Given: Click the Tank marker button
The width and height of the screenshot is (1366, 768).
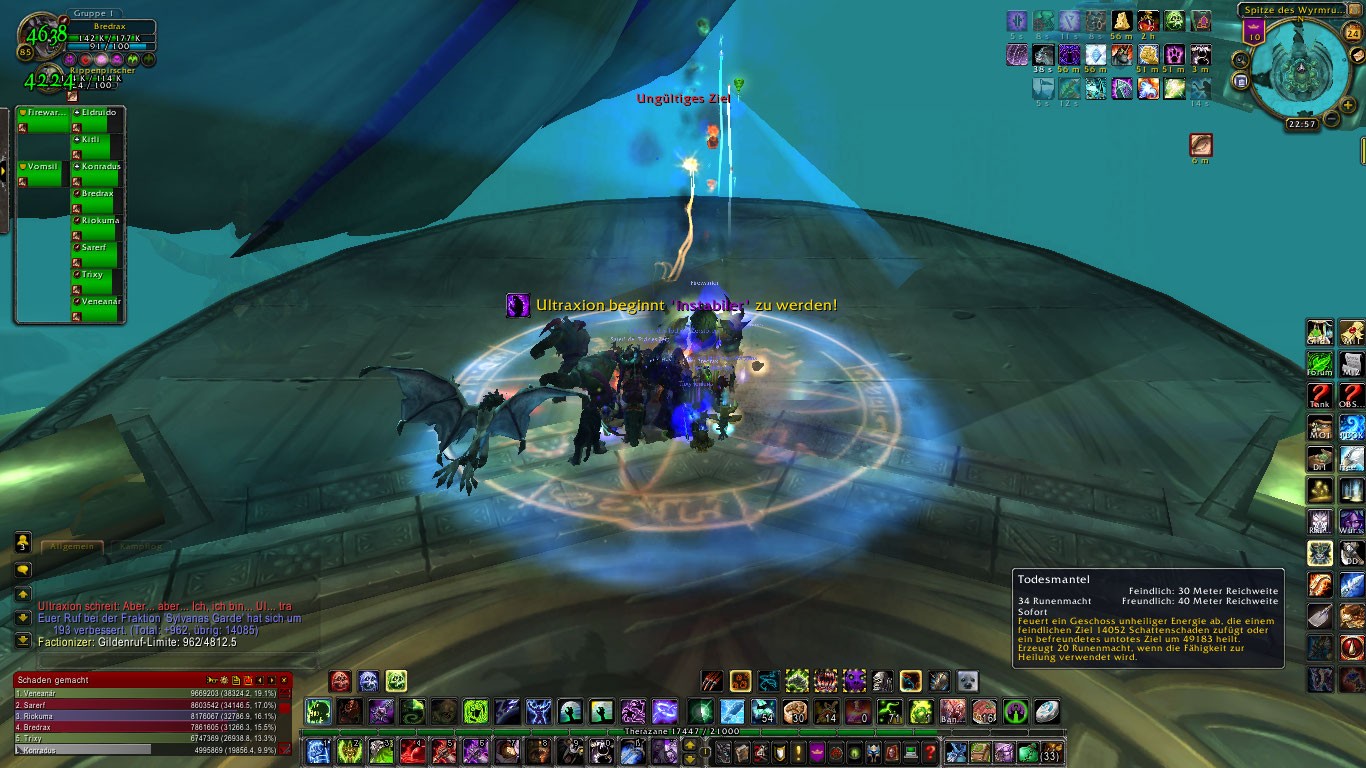Looking at the screenshot, I should tap(1321, 397).
